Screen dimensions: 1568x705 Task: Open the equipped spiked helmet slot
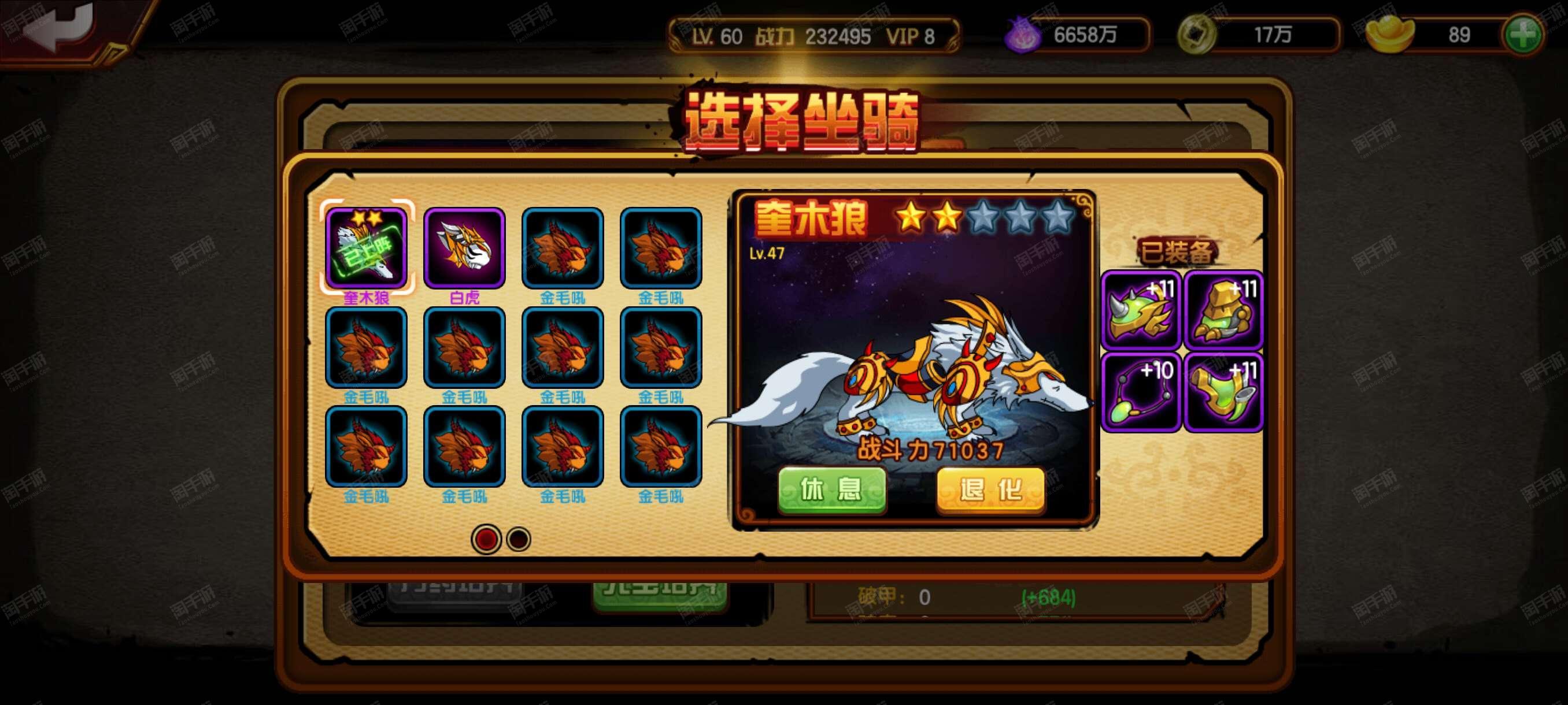click(1141, 310)
